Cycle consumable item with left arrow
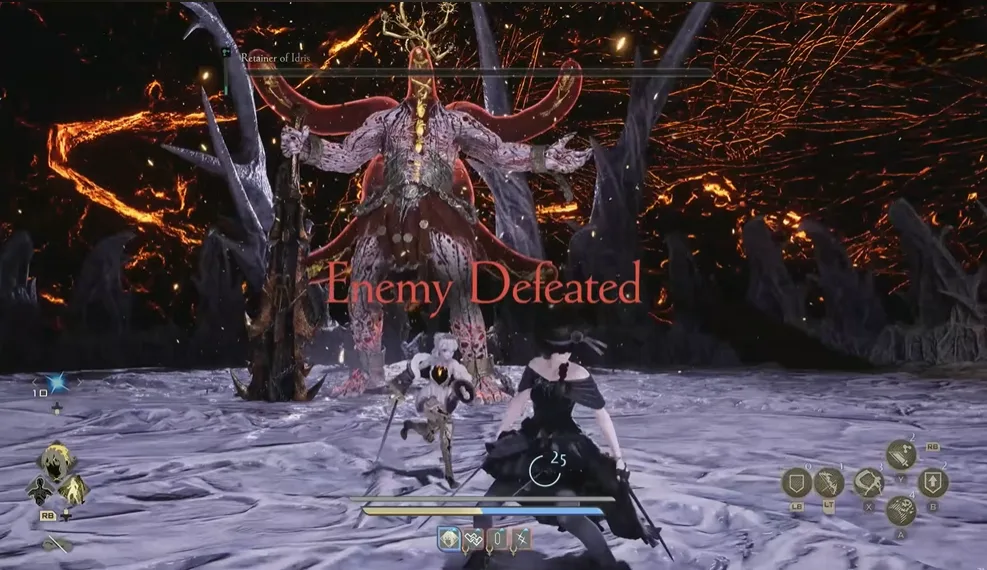 click(37, 382)
